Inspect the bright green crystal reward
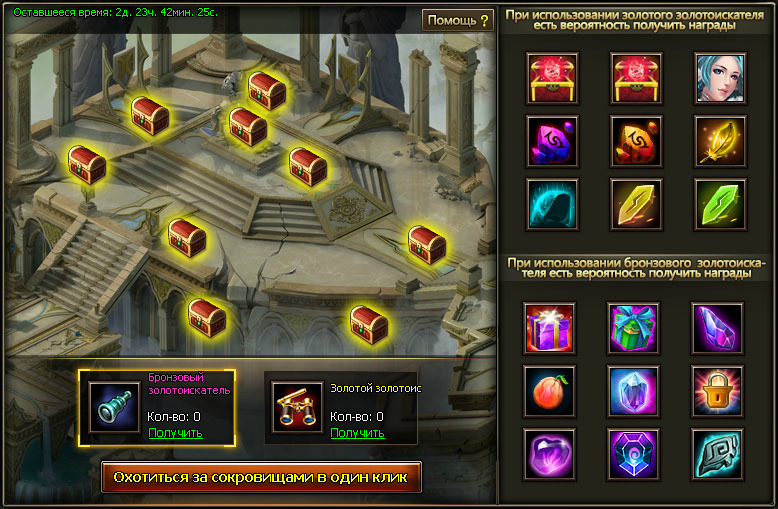Screen dimensions: 778x509 tap(718, 204)
